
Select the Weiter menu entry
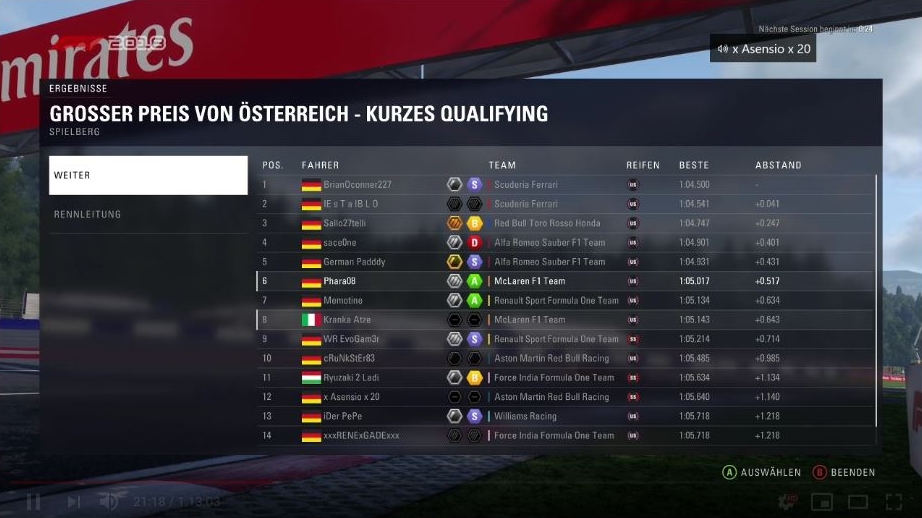point(148,175)
